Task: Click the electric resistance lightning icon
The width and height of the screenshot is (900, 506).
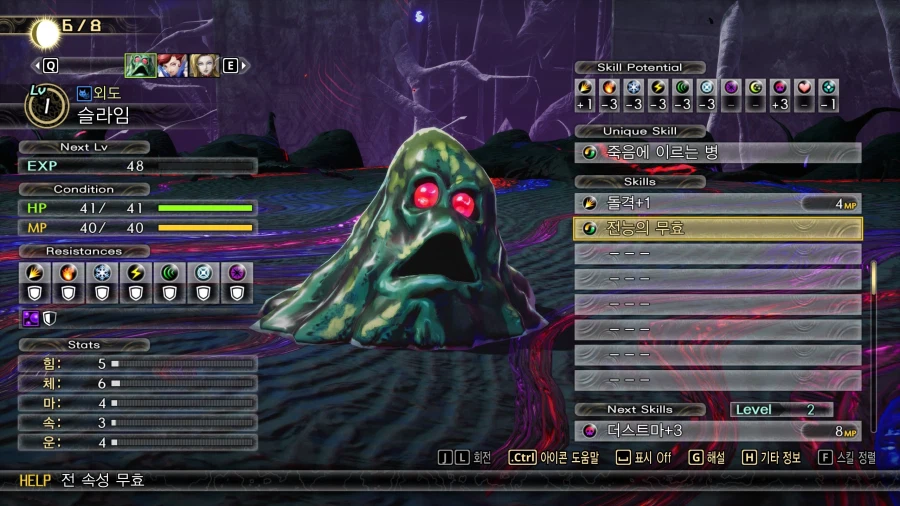Action: point(133,272)
